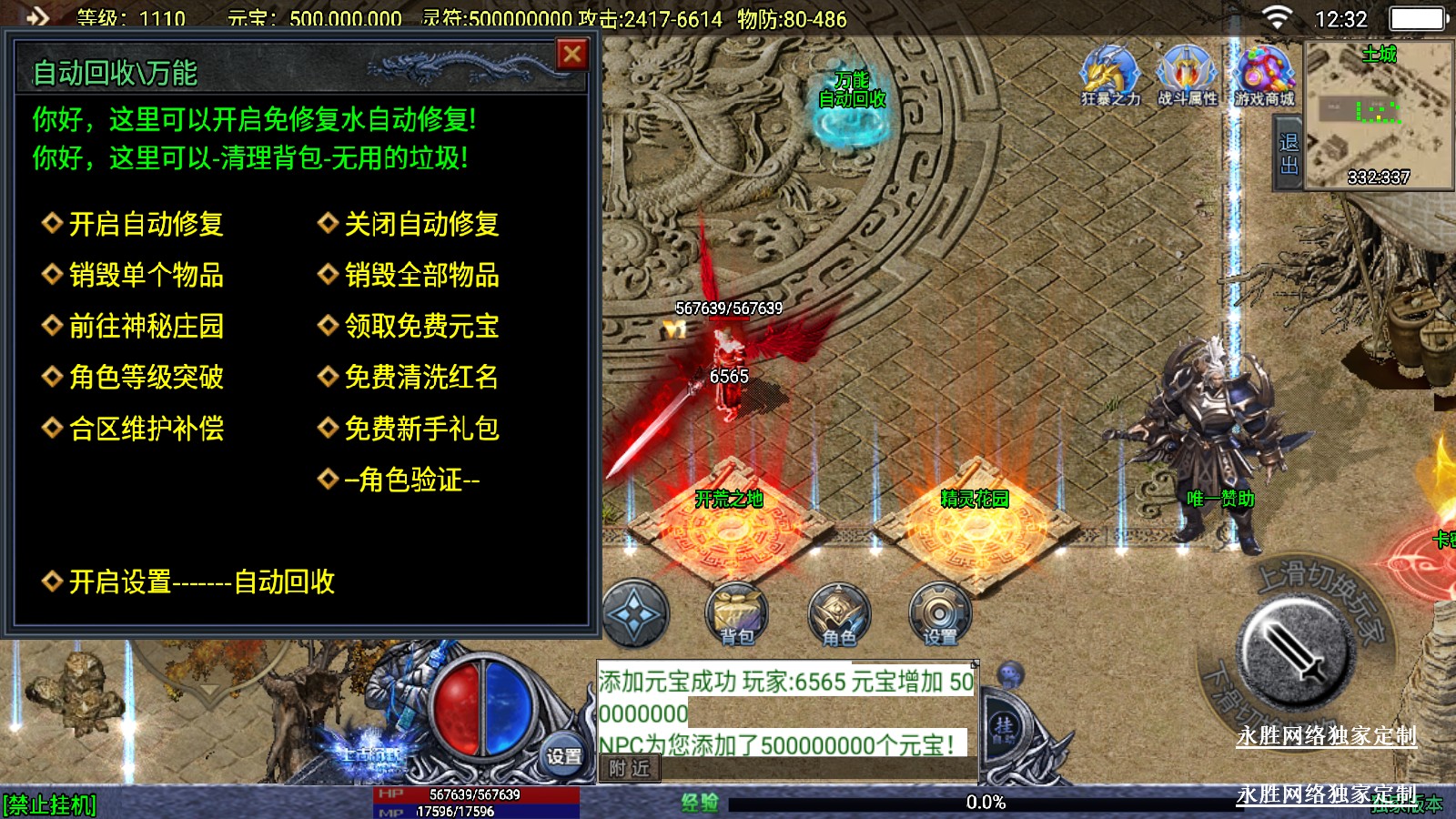Open the 游戏商城 shop icon
This screenshot has width=1456, height=819.
coord(1264,75)
